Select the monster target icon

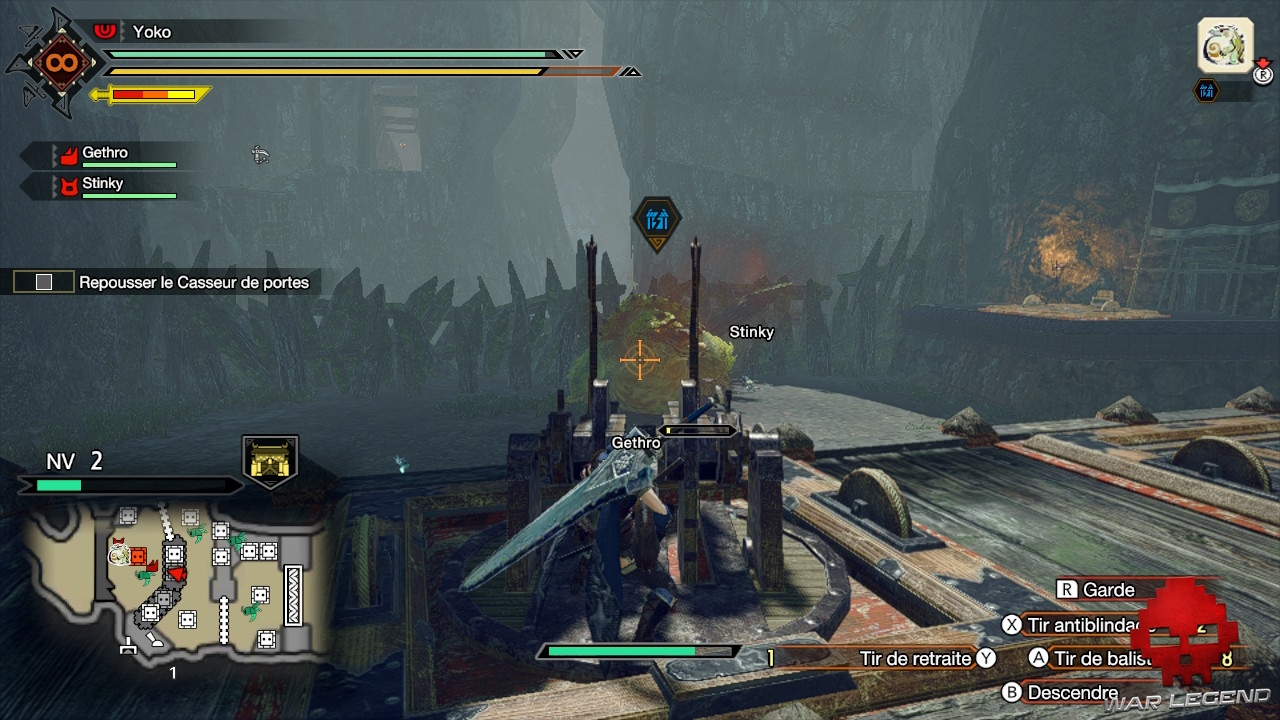pyautogui.click(x=1226, y=46)
